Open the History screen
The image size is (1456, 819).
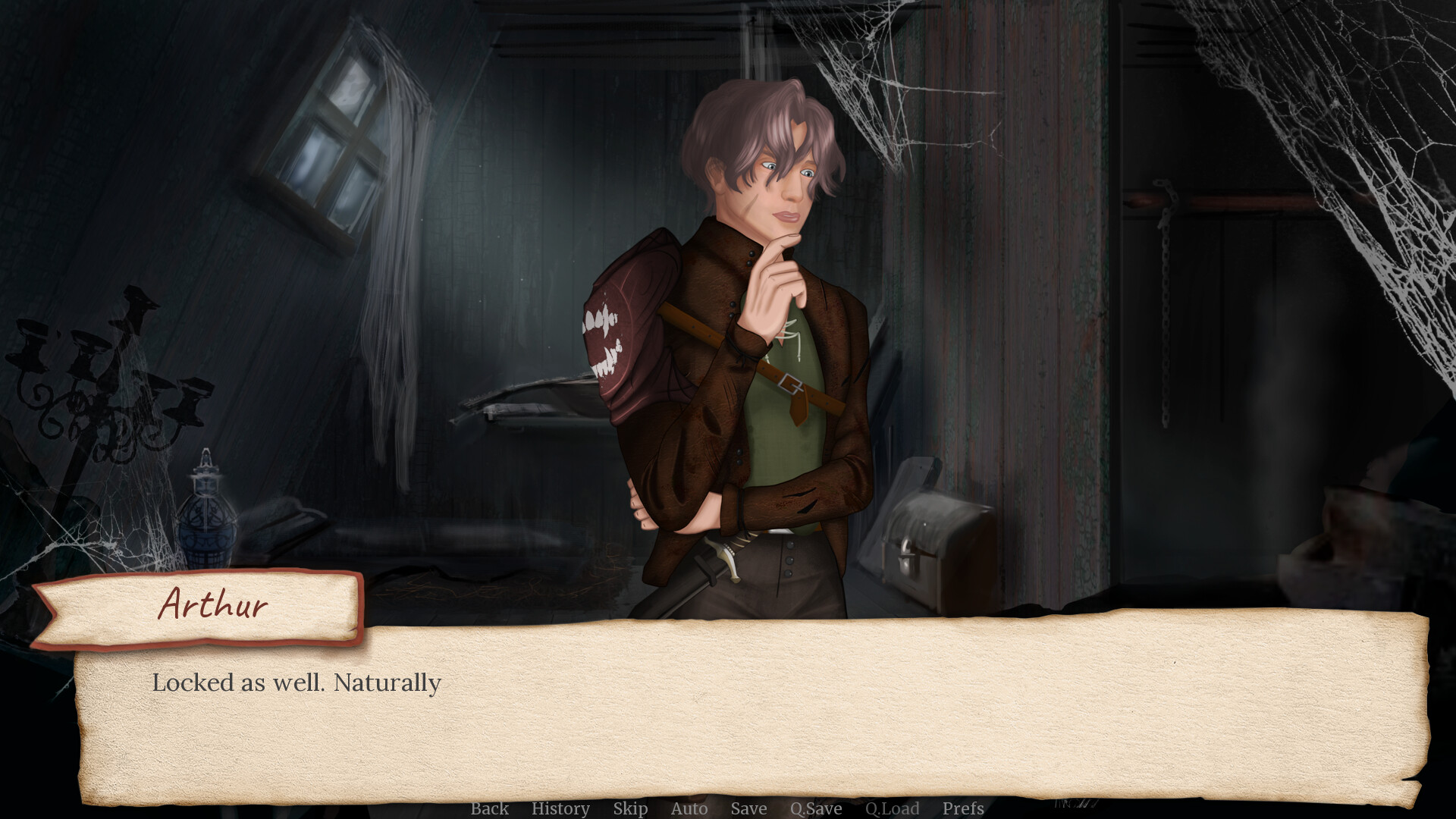[x=561, y=808]
